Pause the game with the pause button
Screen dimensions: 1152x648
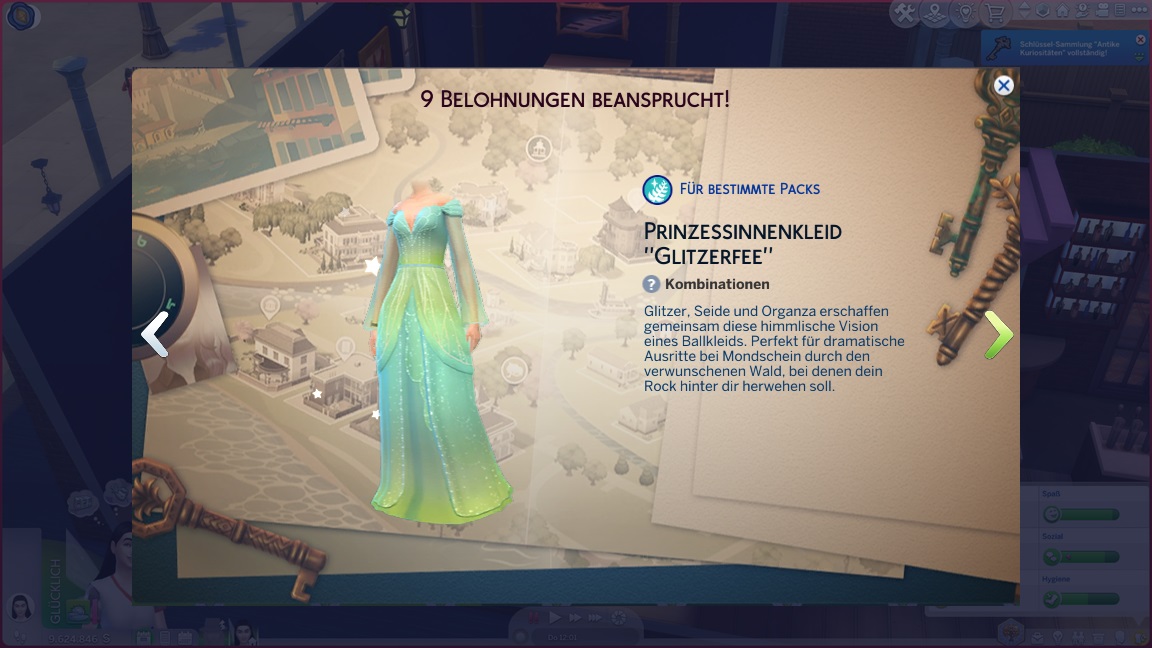tap(533, 618)
